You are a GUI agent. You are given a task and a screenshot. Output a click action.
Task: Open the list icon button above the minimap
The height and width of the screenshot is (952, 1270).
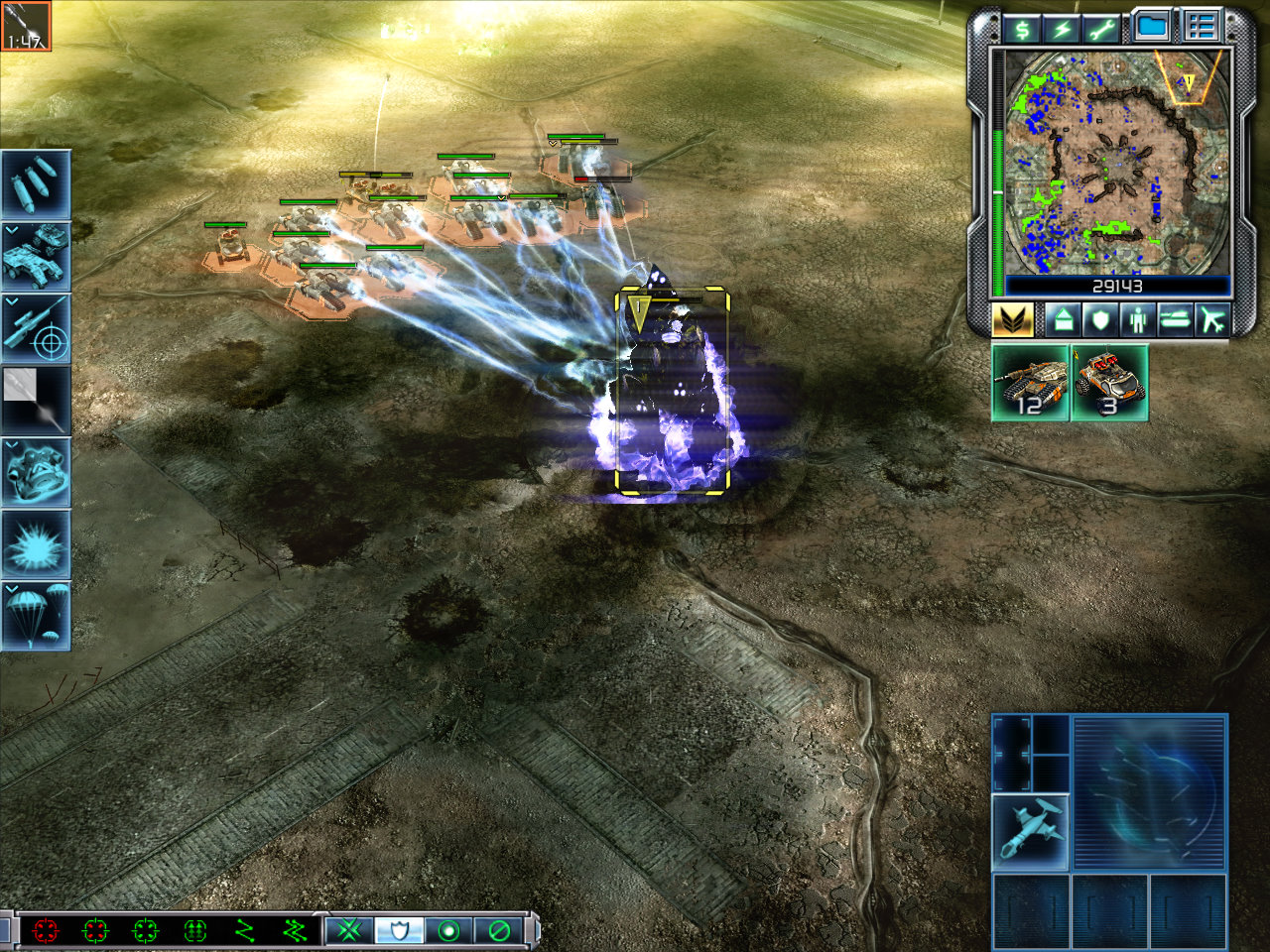point(1201,27)
